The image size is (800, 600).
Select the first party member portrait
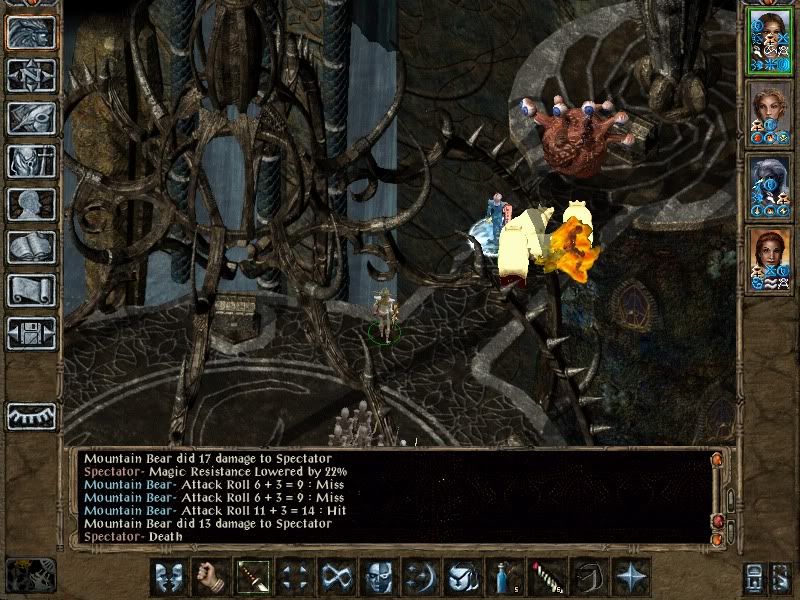769,40
